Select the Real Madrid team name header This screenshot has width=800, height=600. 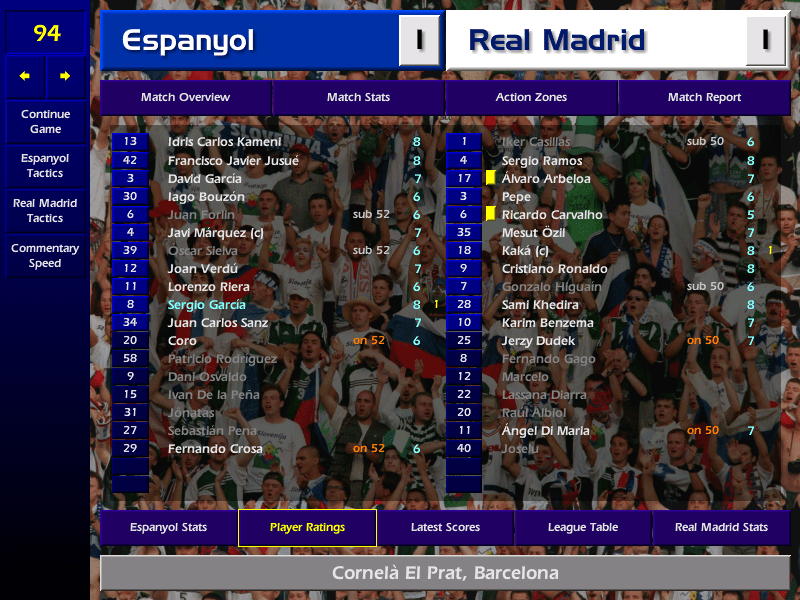[x=595, y=40]
